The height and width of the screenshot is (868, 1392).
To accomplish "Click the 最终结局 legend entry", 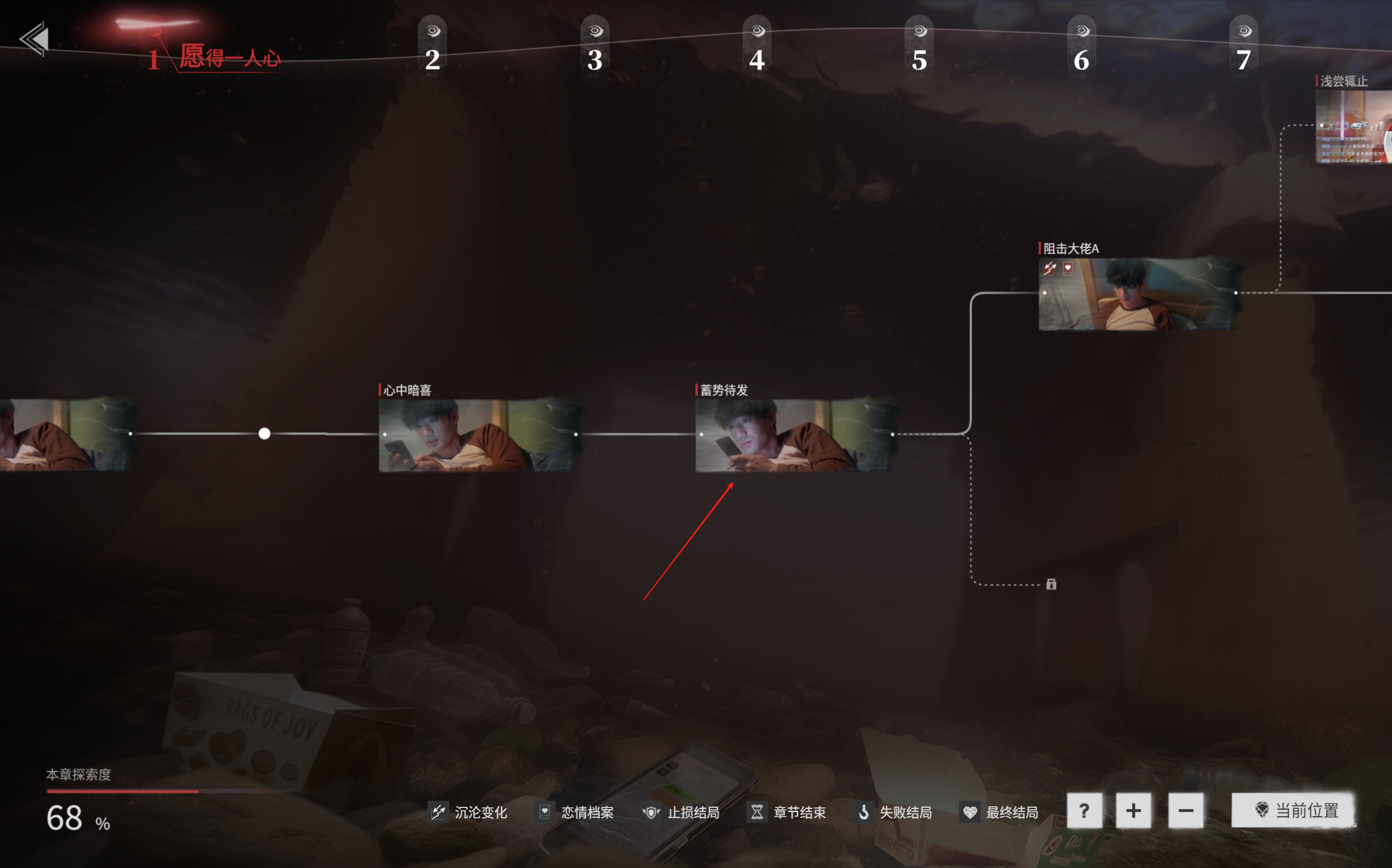I will (x=1000, y=812).
